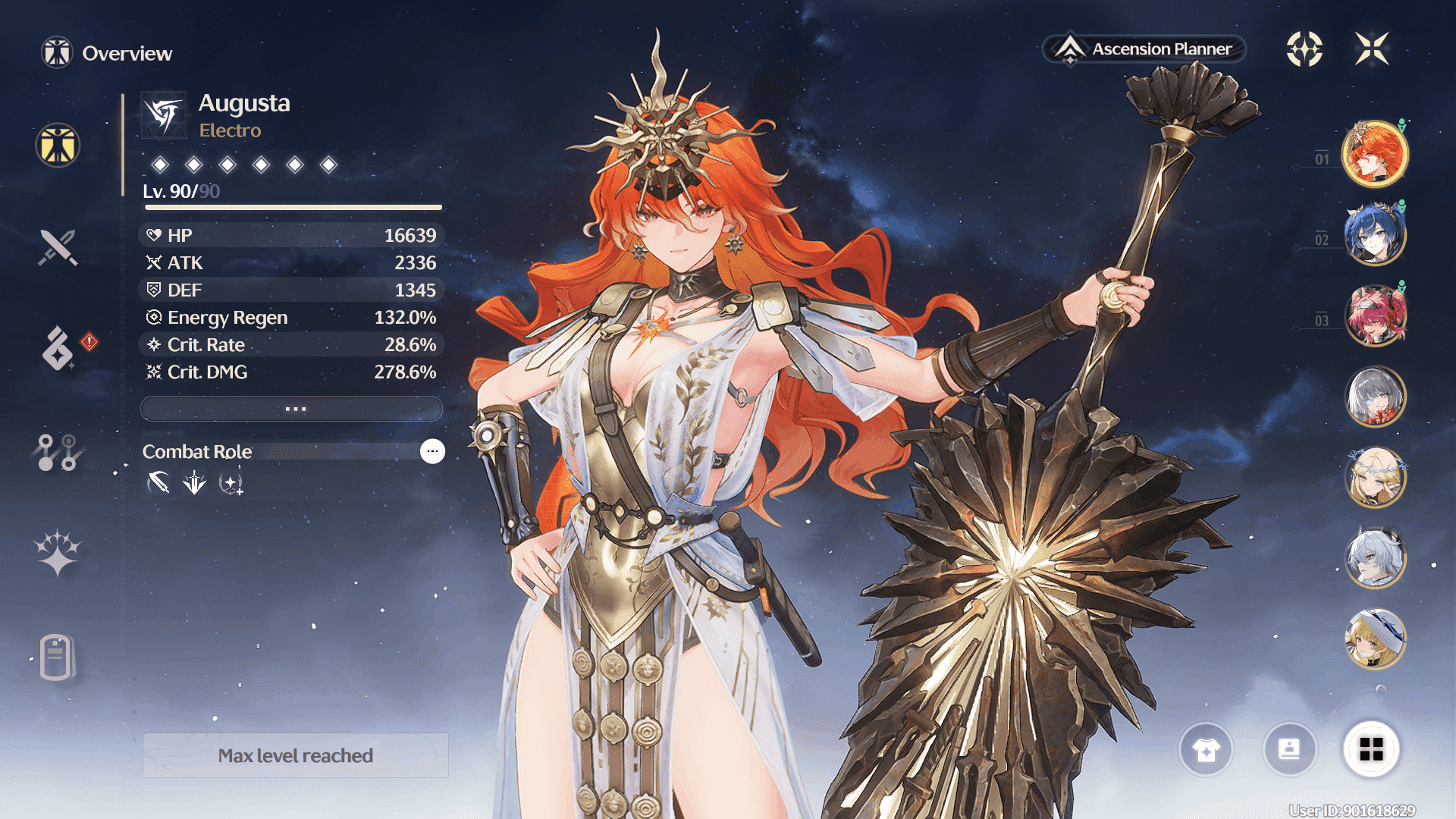Close the character overview screen
This screenshot has height=819, width=1456.
1372,49
